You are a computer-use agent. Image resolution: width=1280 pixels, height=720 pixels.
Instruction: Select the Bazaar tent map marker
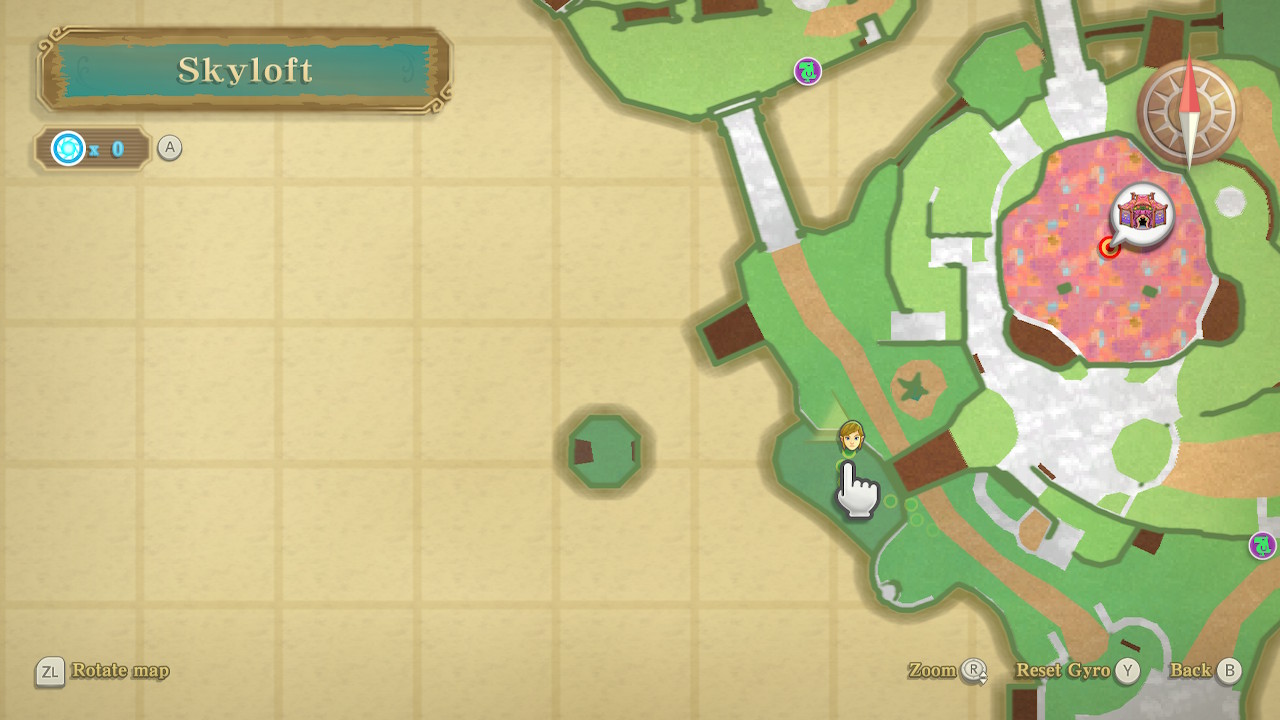1143,213
